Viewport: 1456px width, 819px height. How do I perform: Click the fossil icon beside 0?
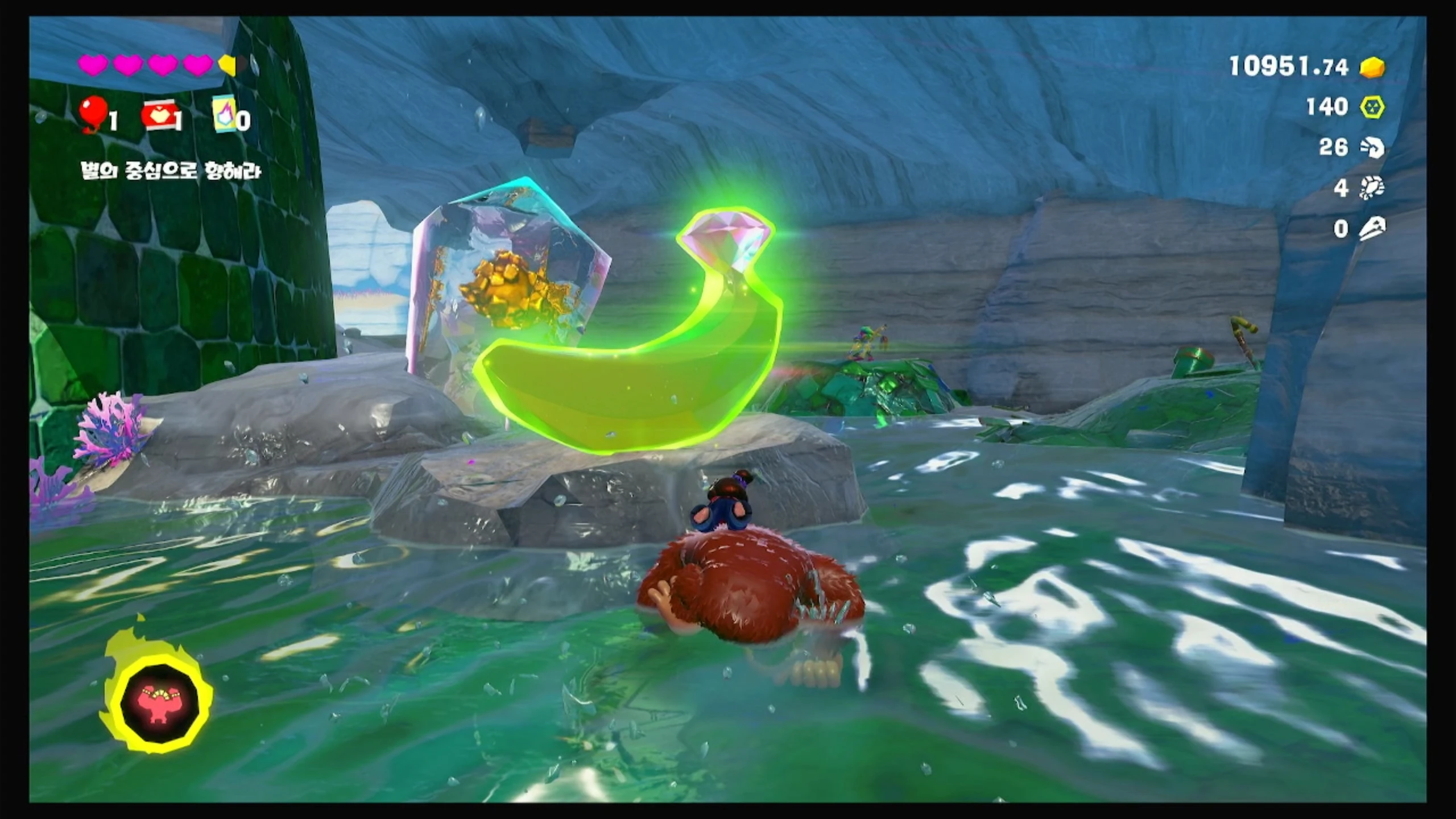pos(1372,229)
